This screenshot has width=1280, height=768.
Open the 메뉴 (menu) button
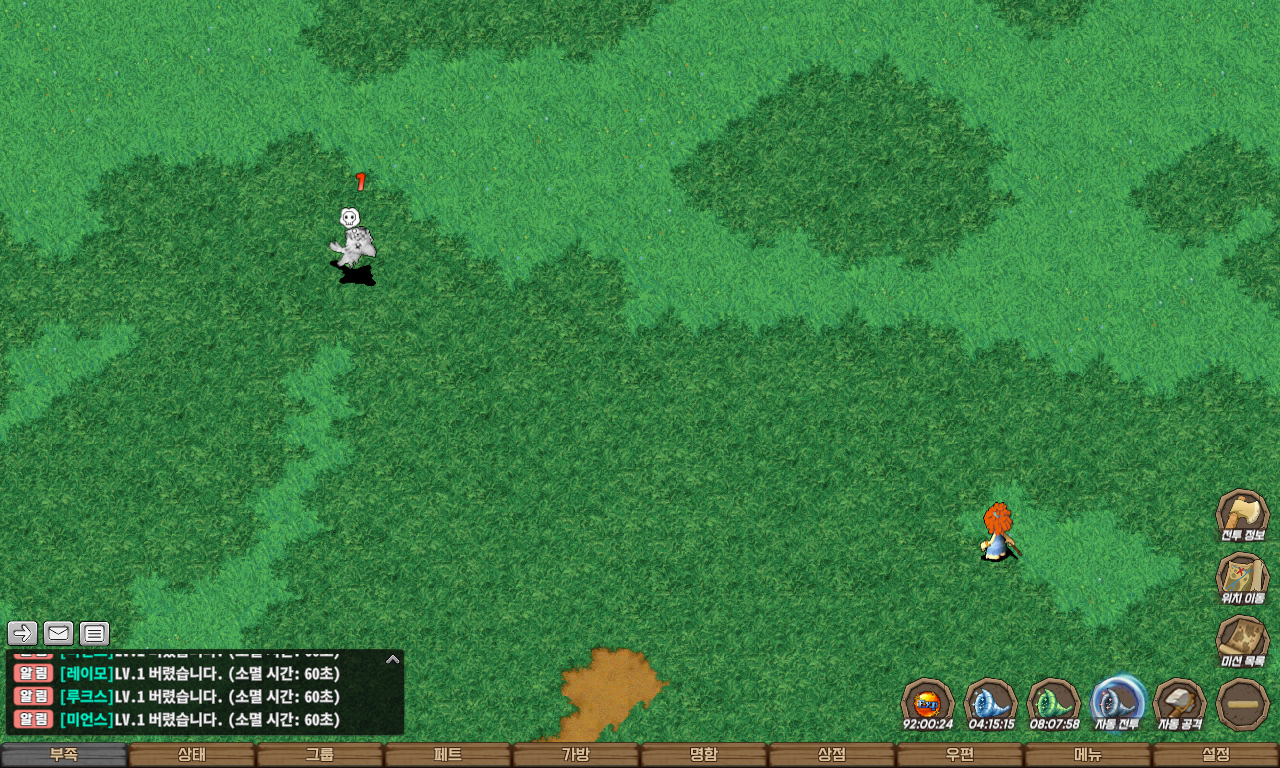pos(1088,755)
